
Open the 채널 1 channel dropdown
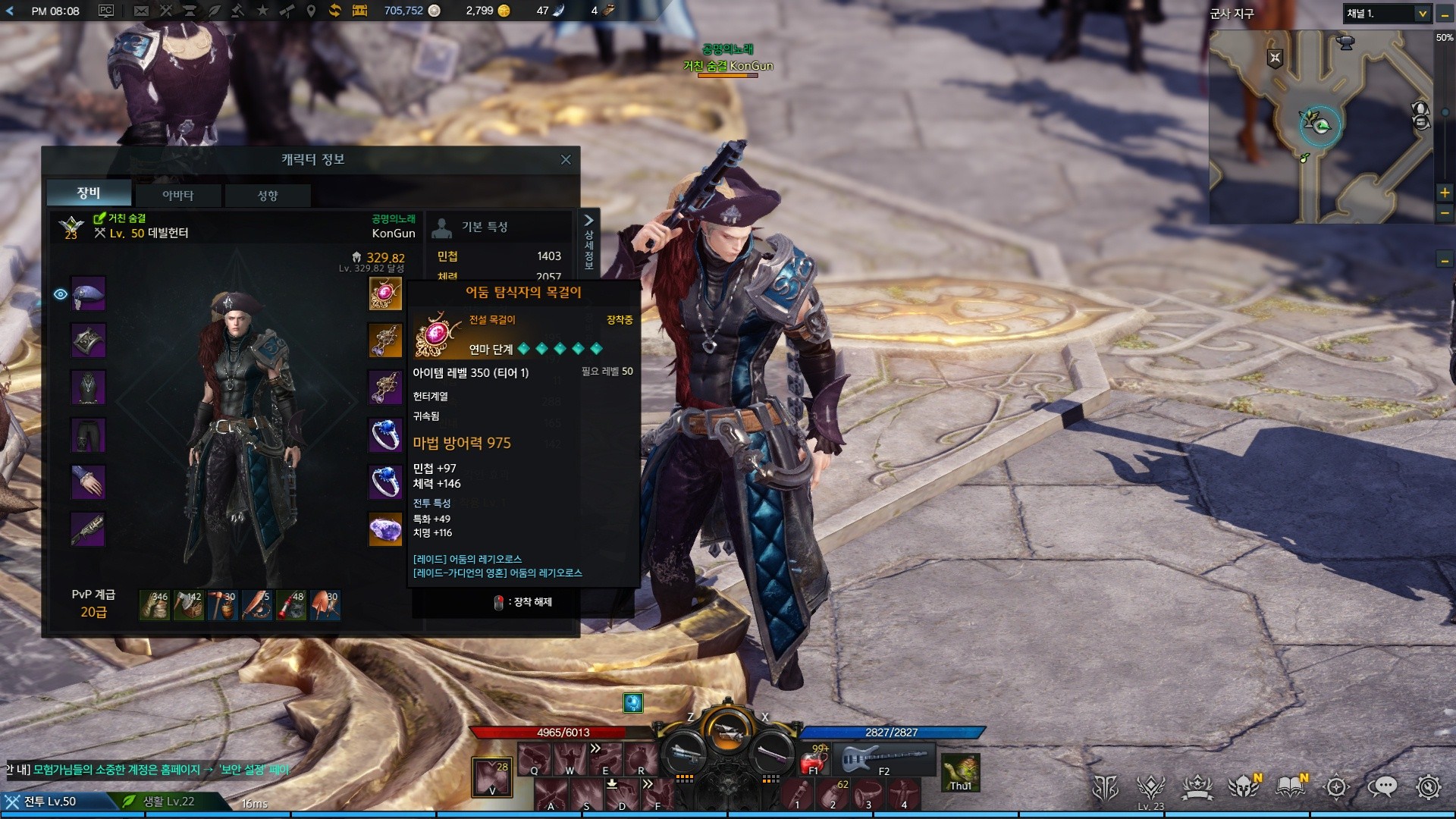tap(1387, 14)
